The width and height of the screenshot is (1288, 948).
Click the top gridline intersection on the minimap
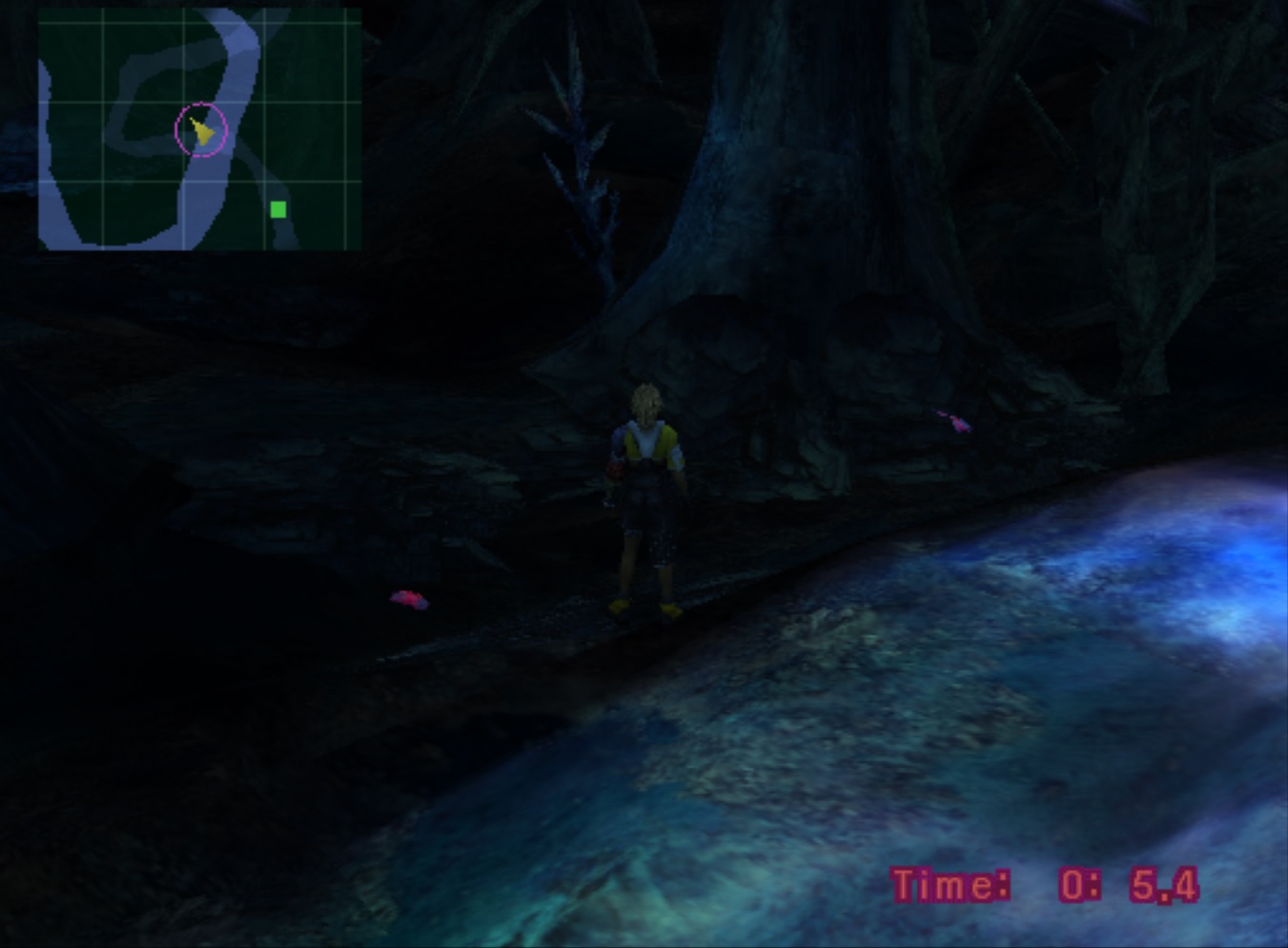186,21
